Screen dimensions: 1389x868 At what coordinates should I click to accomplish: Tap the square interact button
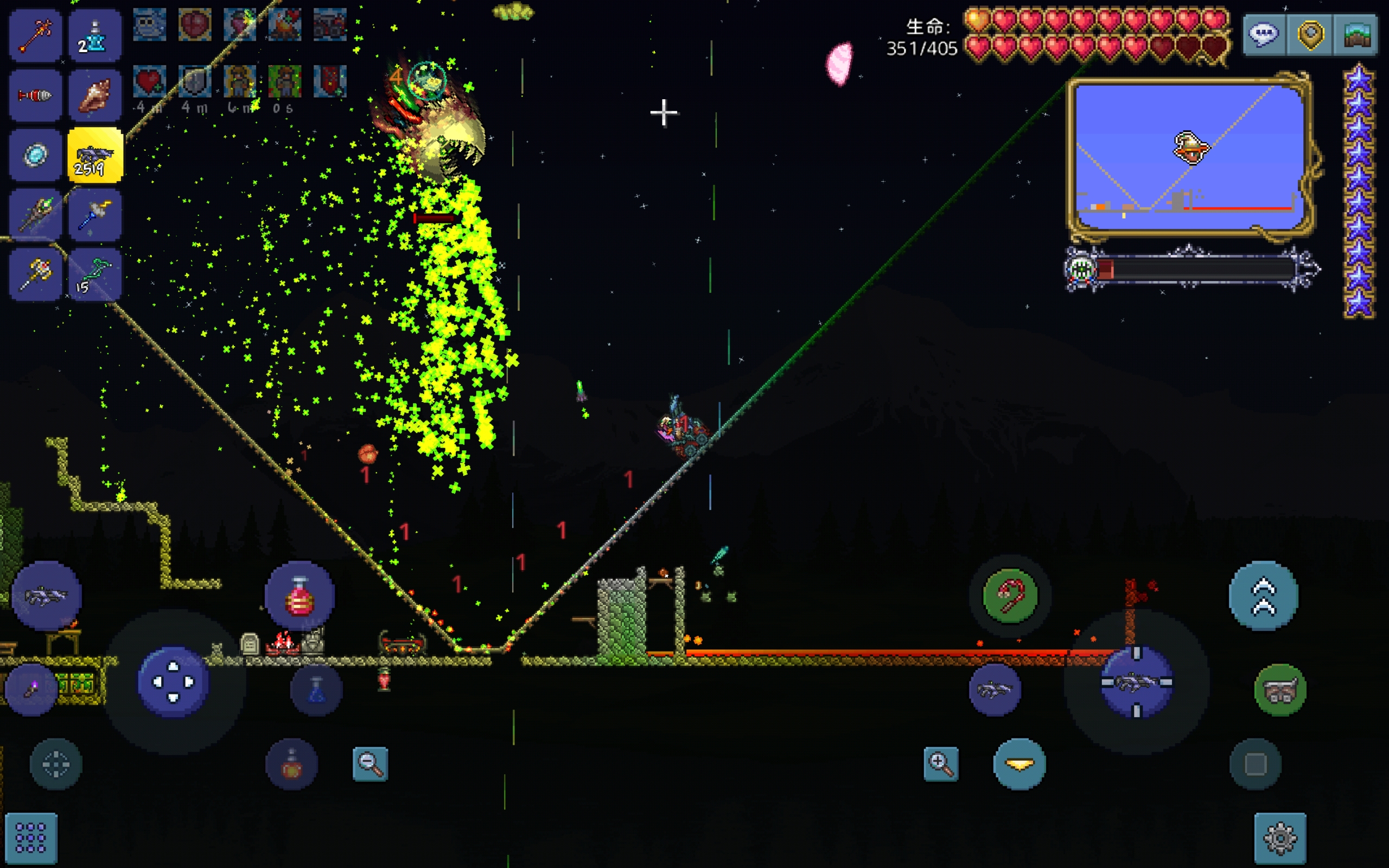coord(1256,764)
